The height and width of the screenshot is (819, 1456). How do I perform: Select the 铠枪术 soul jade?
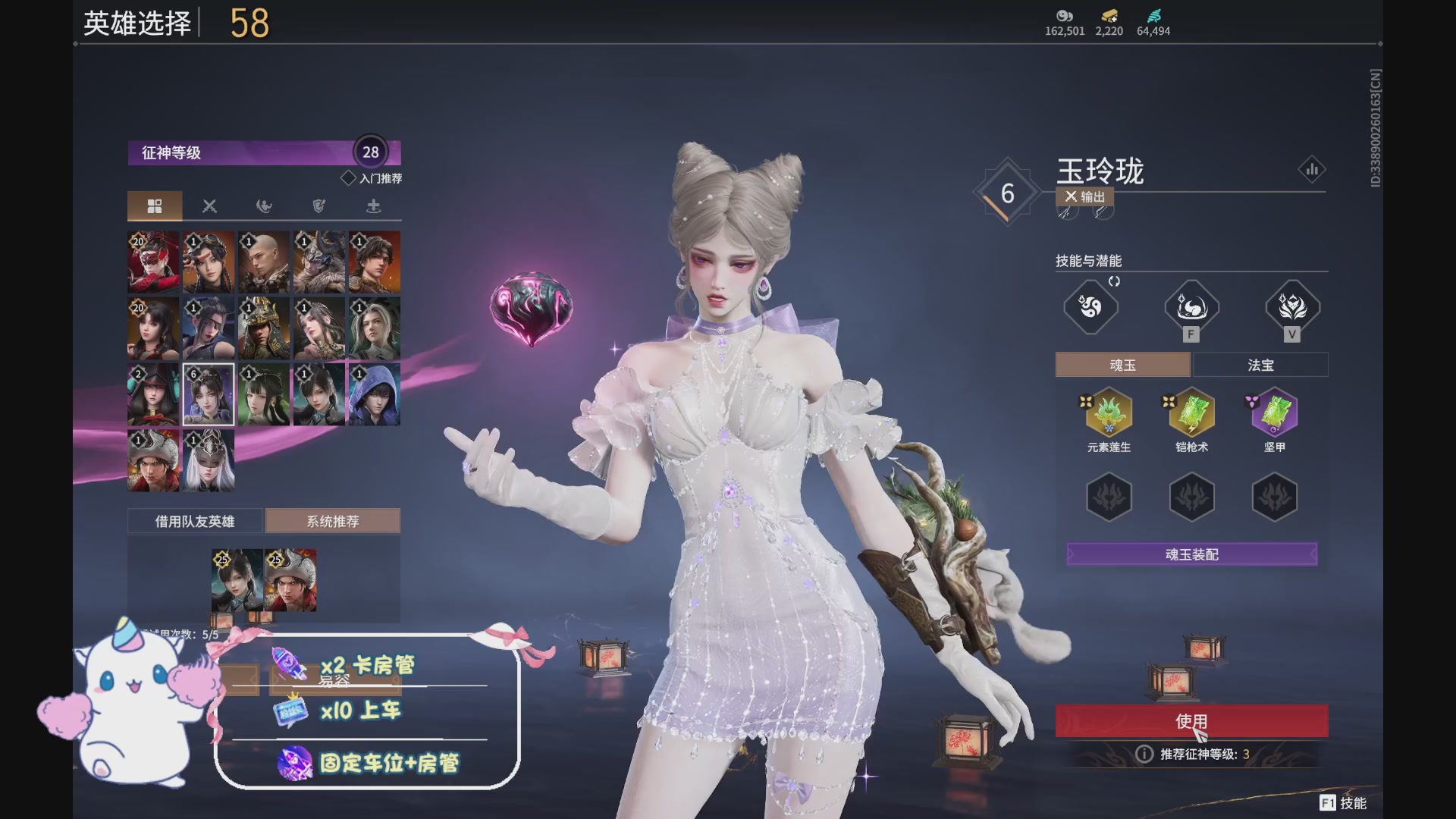[x=1191, y=413]
